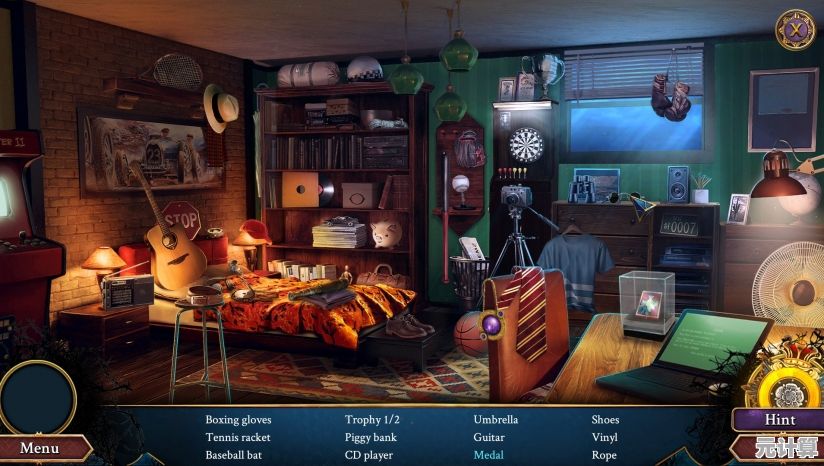Image resolution: width=824 pixels, height=466 pixels.
Task: Select Boxing gloves in the item list
Action: pyautogui.click(x=238, y=420)
